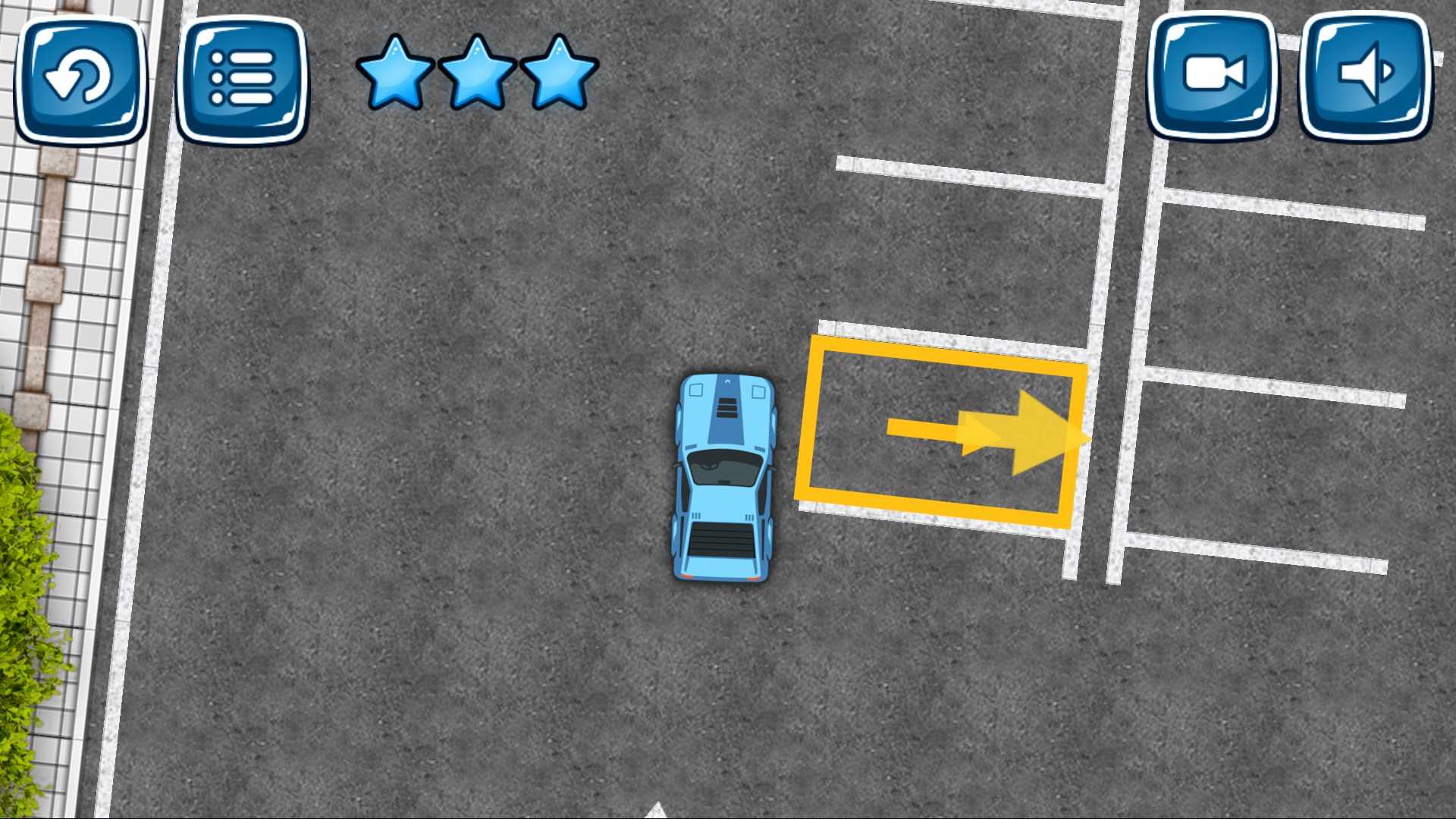Select the yellow arrow marker
Image resolution: width=1456 pixels, height=819 pixels.
(986, 434)
